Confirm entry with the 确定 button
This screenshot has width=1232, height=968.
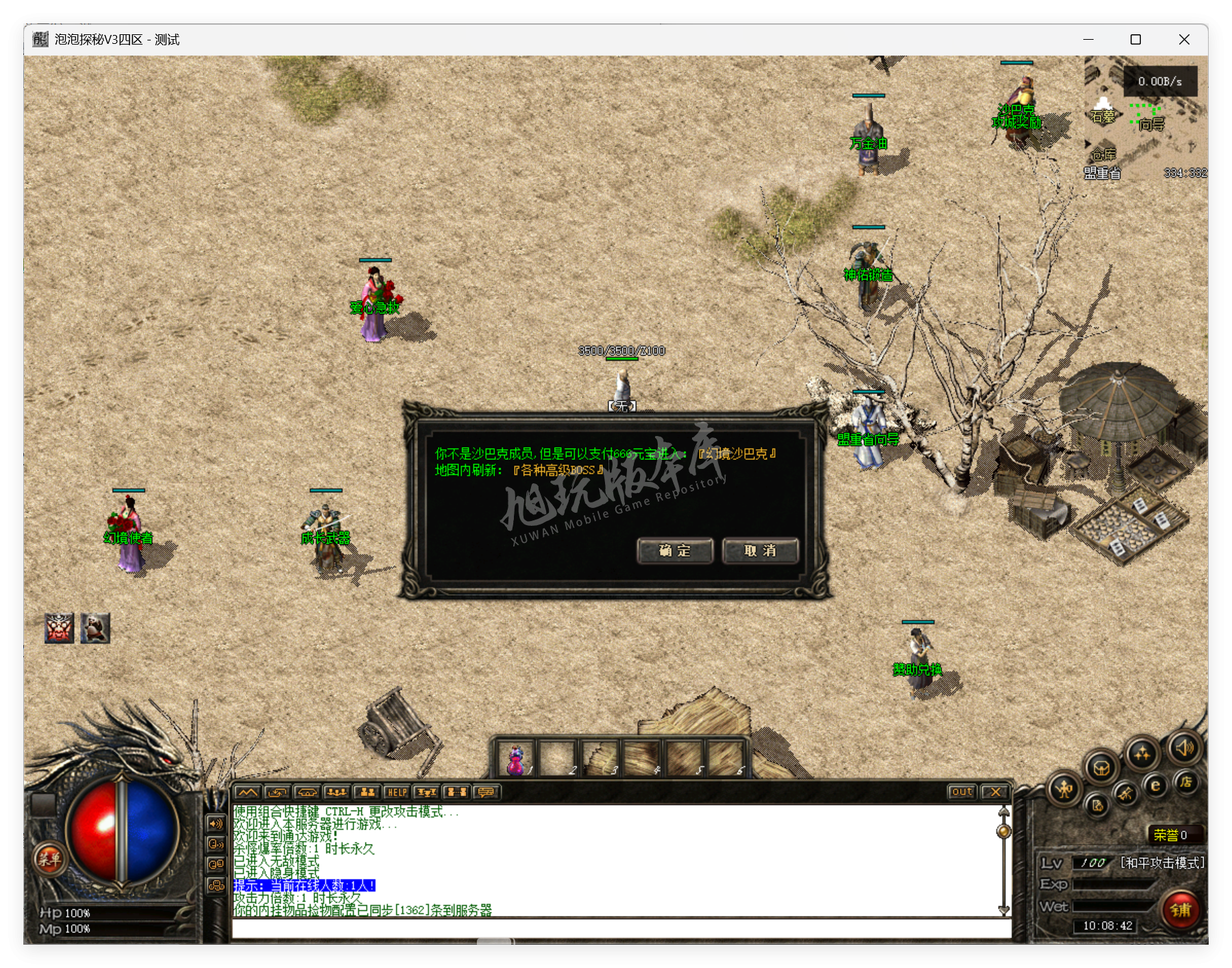[x=675, y=550]
